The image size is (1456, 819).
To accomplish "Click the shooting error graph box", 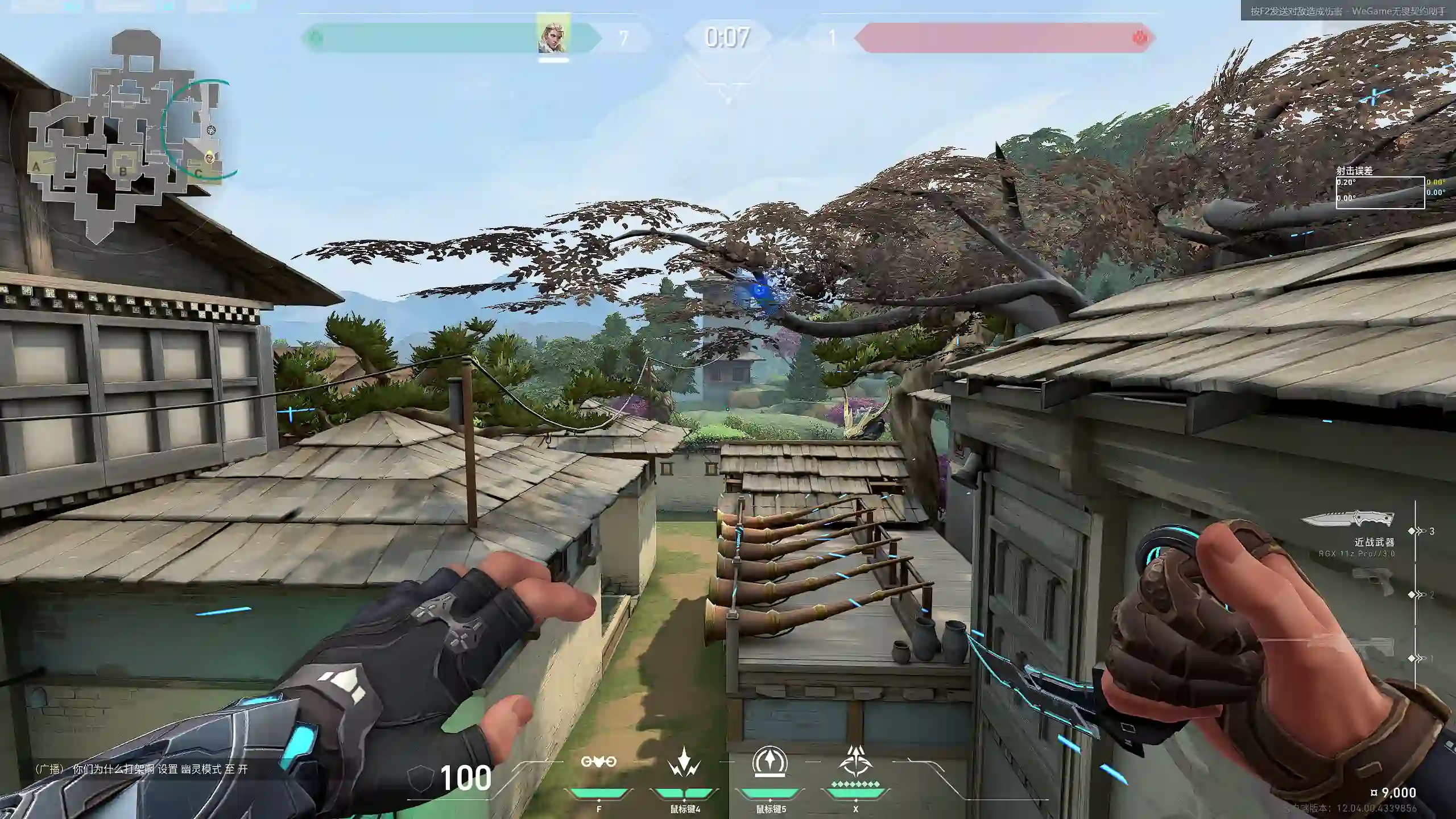I will point(1380,193).
